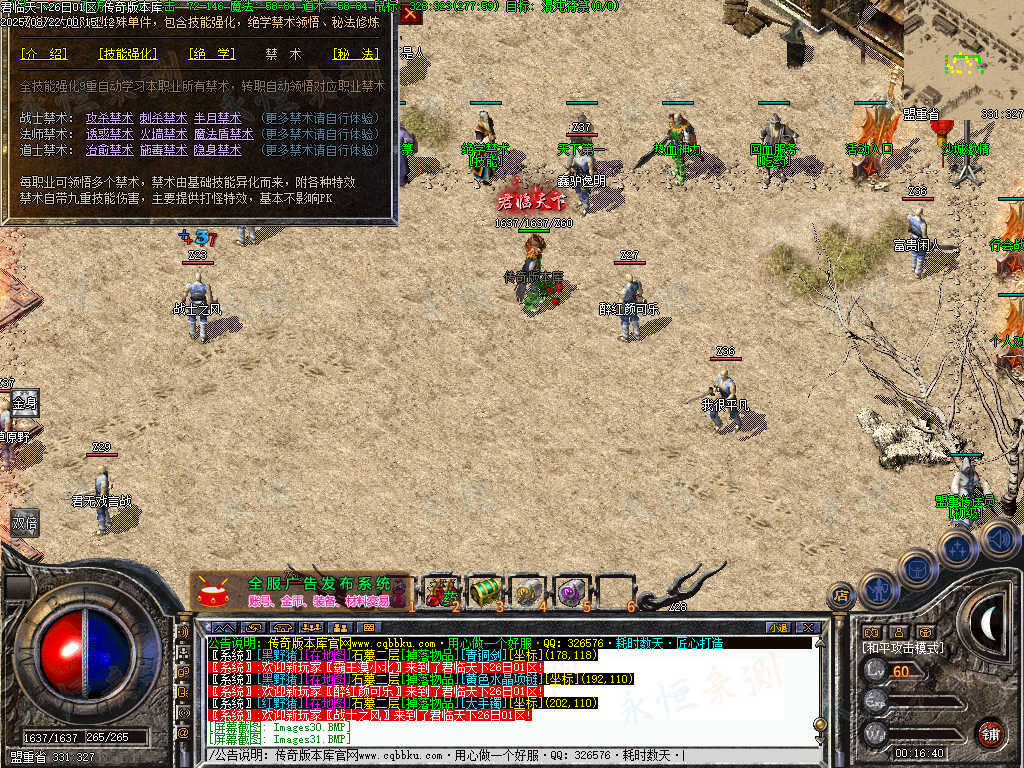Viewport: 1024px width, 768px height.
Task: Close the forbidden arts info panel
Action: [x=410, y=15]
